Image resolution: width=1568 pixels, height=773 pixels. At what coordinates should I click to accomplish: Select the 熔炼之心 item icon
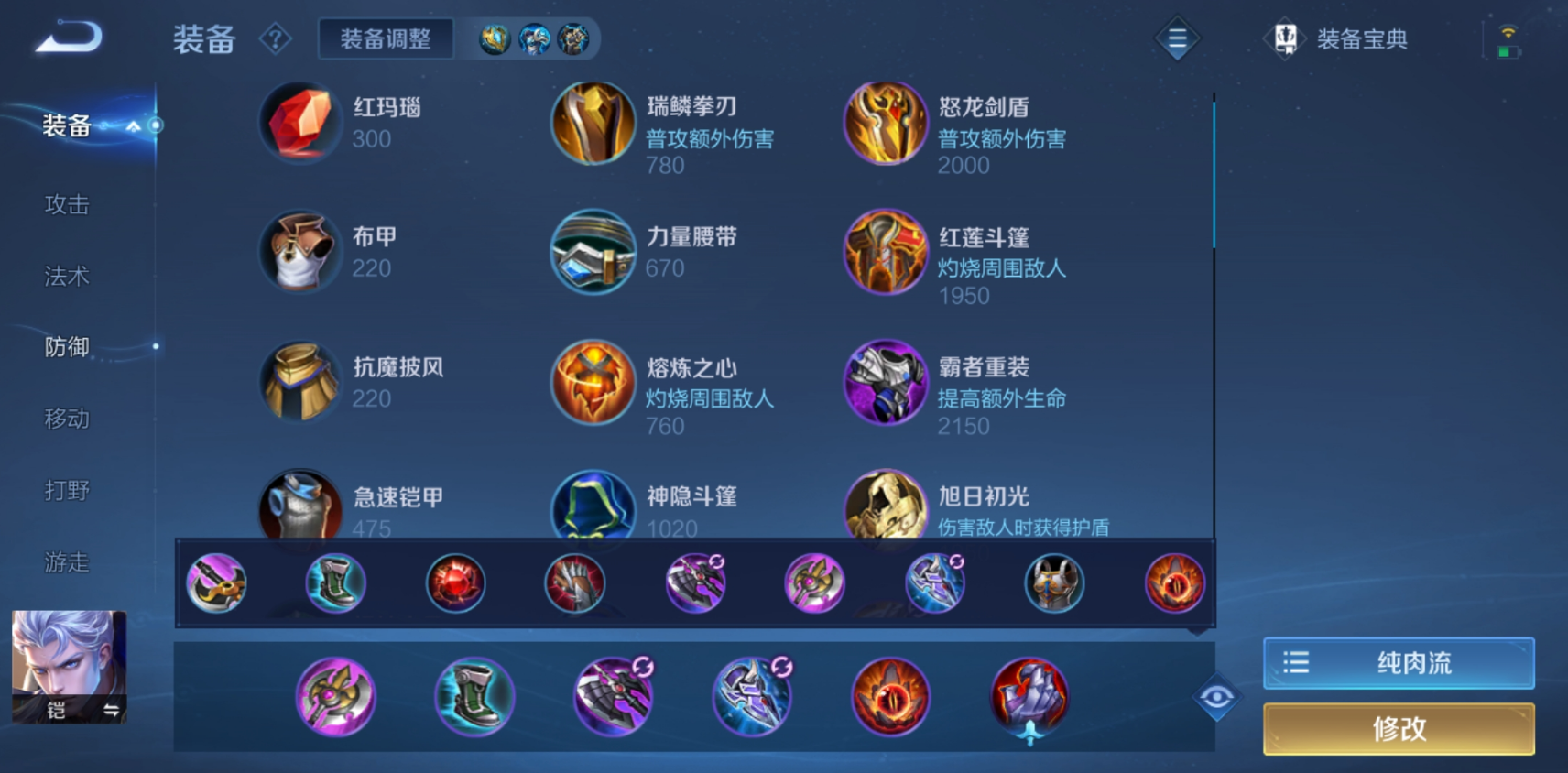[x=592, y=383]
